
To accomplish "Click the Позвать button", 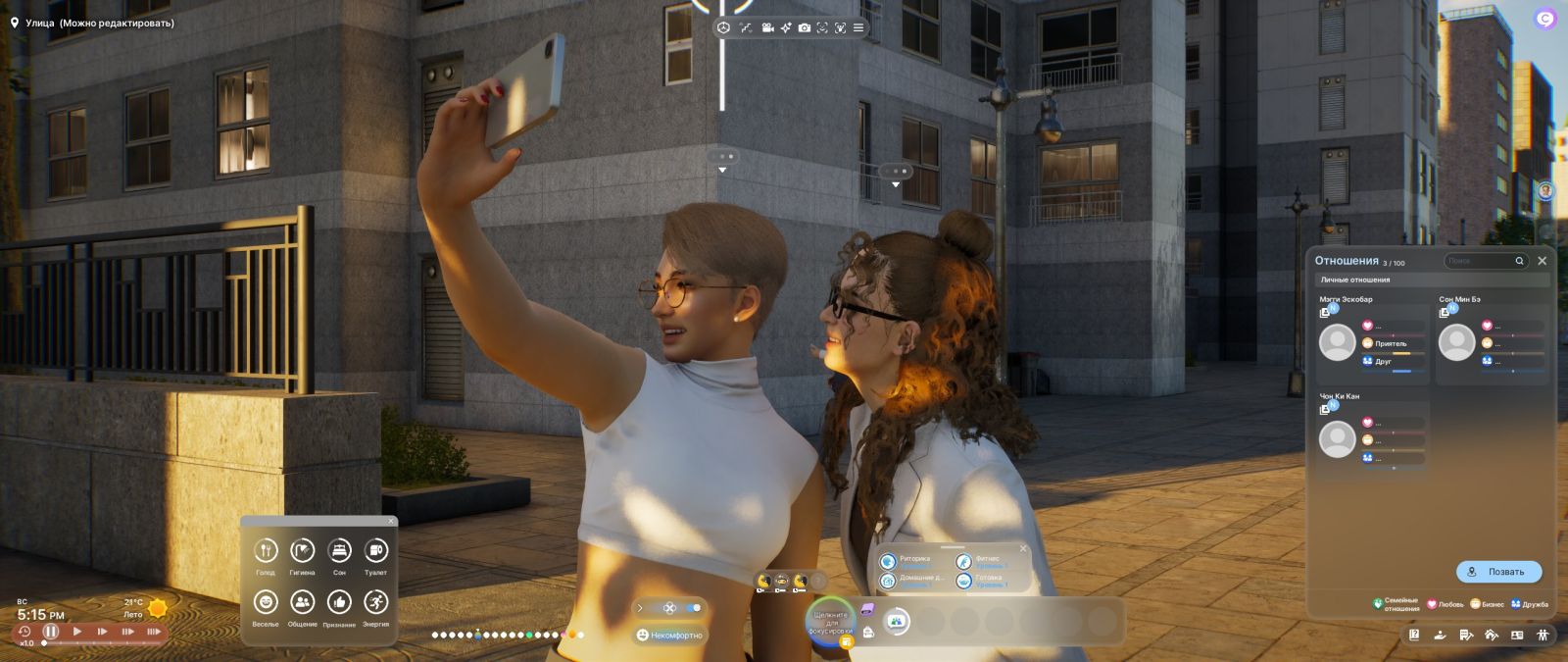I will pyautogui.click(x=1498, y=572).
